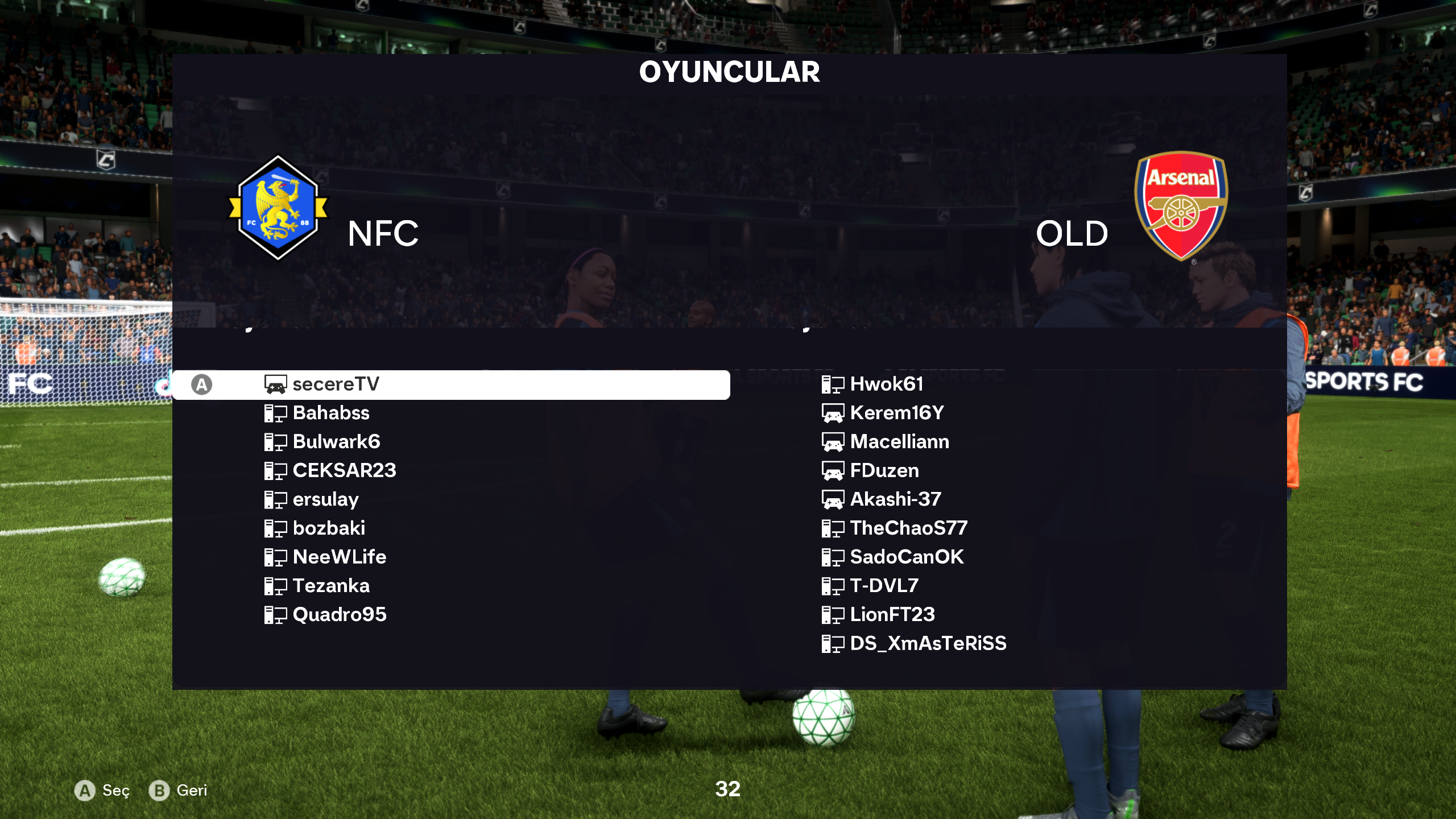1456x819 pixels.
Task: Choose Hwok61 from OLD players
Action: [x=886, y=384]
